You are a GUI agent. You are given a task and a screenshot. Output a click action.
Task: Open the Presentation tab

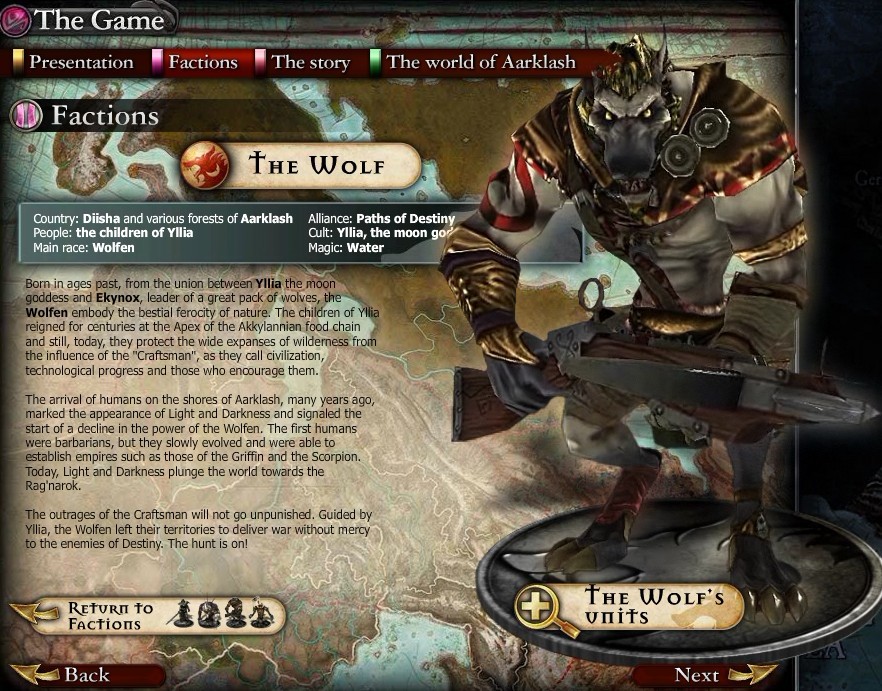[x=80, y=62]
